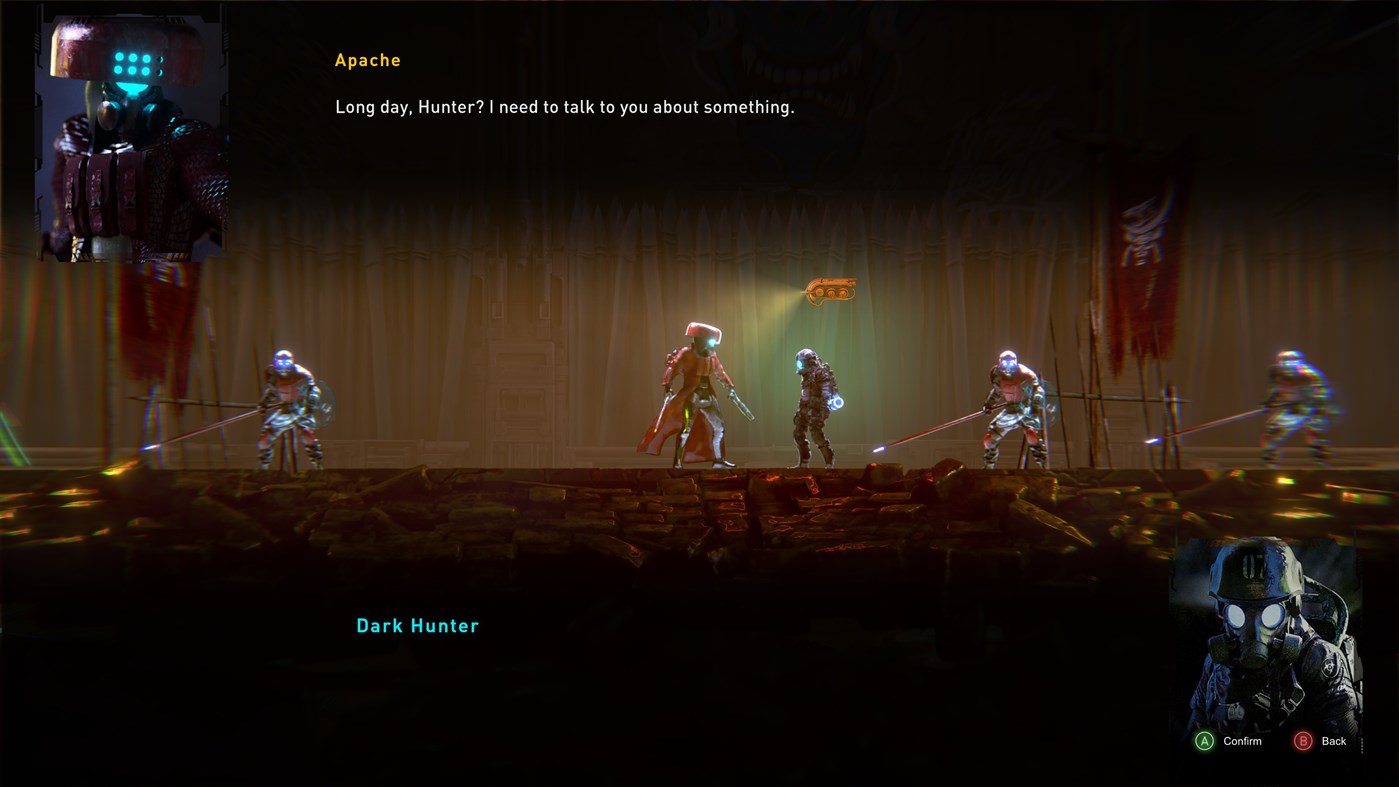The height and width of the screenshot is (787, 1399).
Task: Click the Confirm label text
Action: (1240, 740)
